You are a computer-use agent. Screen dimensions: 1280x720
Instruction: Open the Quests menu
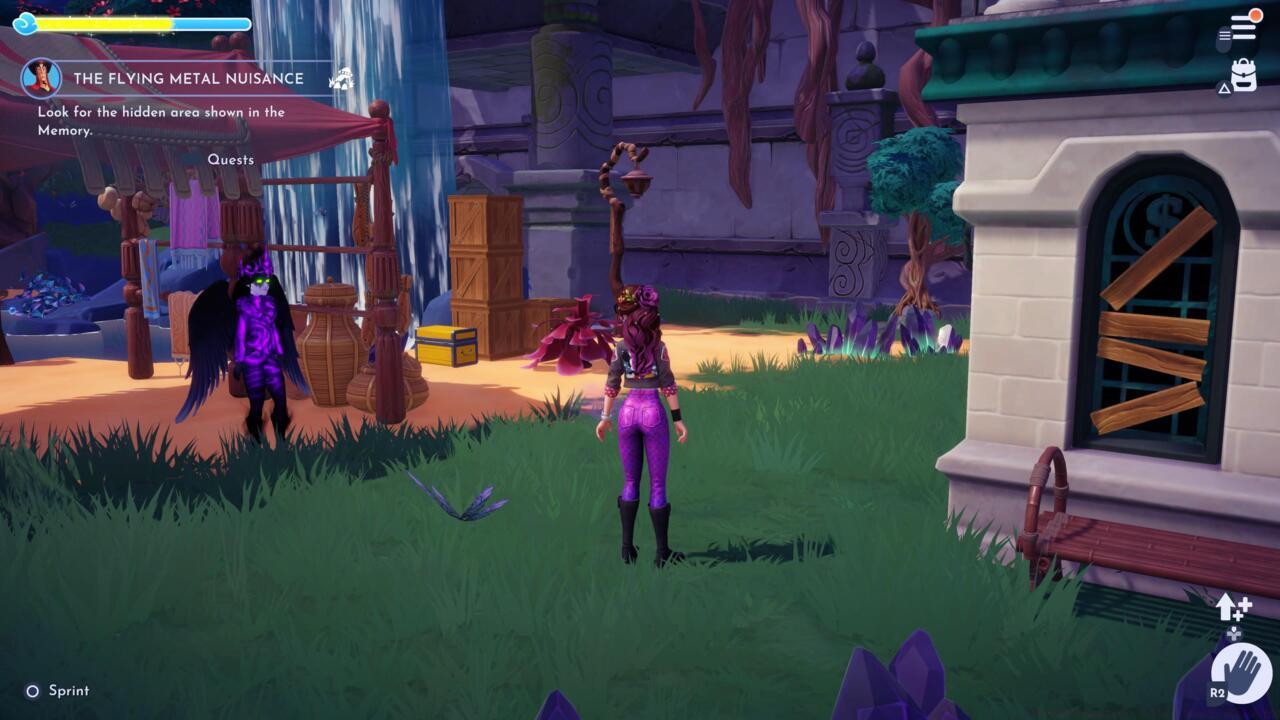pyautogui.click(x=229, y=159)
